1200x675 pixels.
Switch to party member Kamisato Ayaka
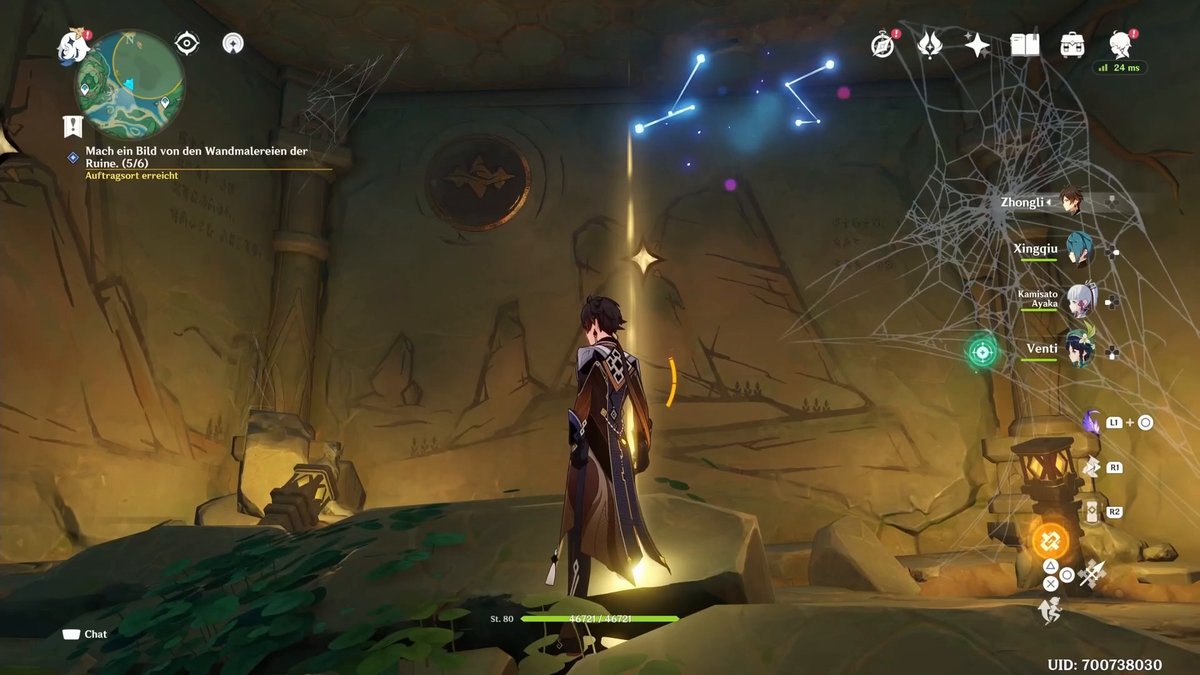(1078, 298)
